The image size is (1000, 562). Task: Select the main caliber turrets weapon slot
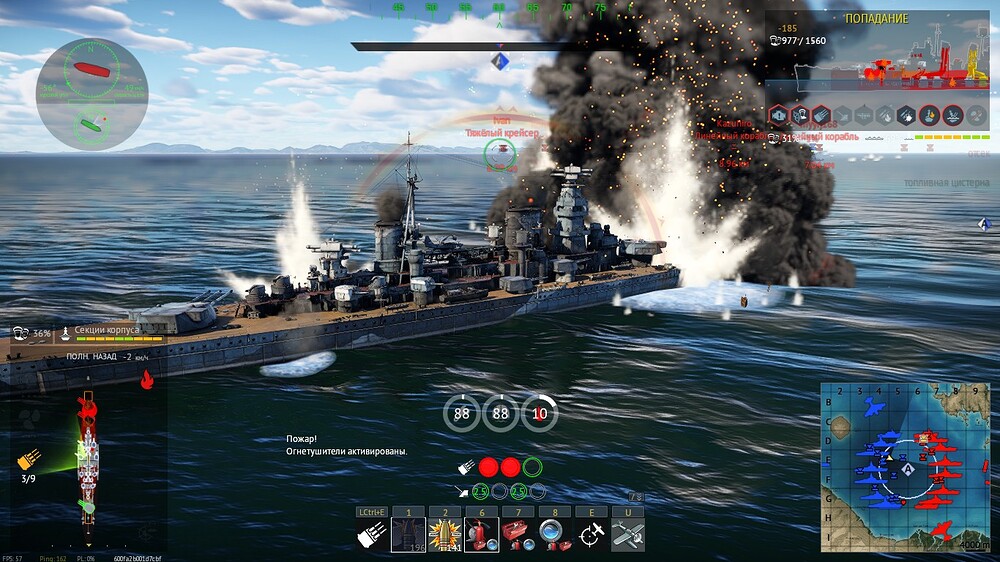click(371, 535)
